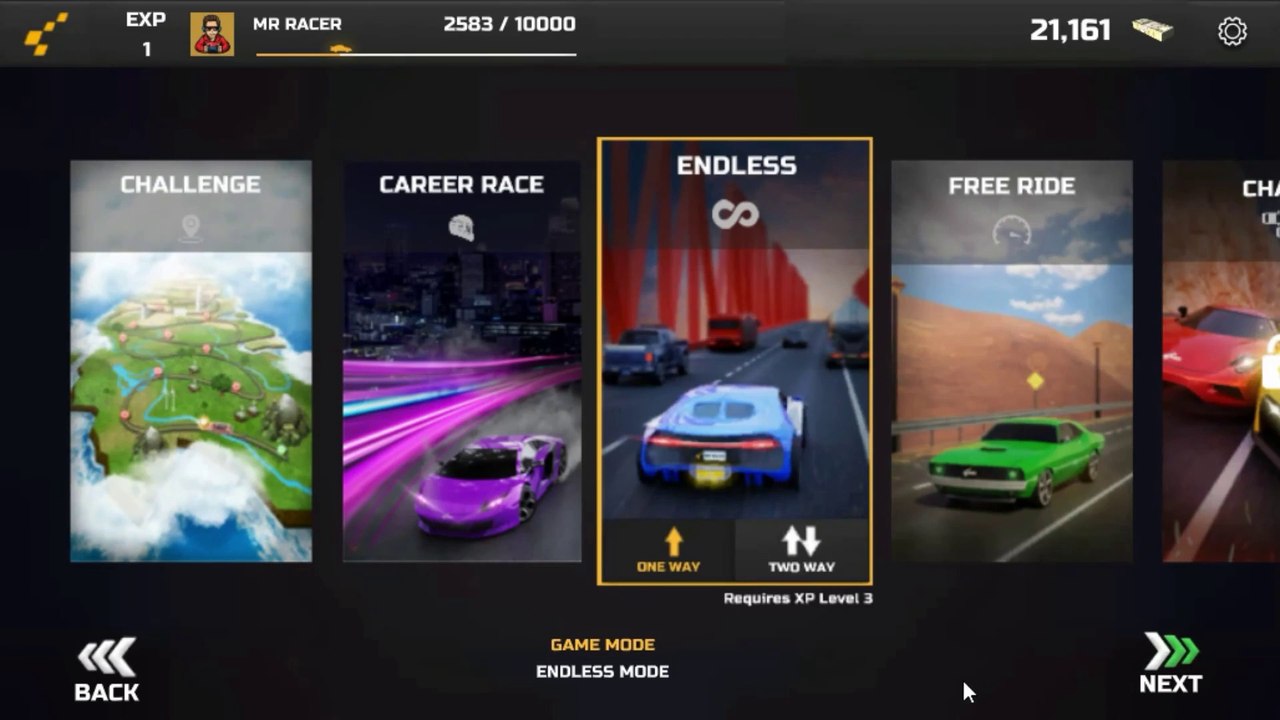Viewport: 1280px width, 720px height.
Task: Click the cash stack currency icon
Action: pyautogui.click(x=1152, y=30)
